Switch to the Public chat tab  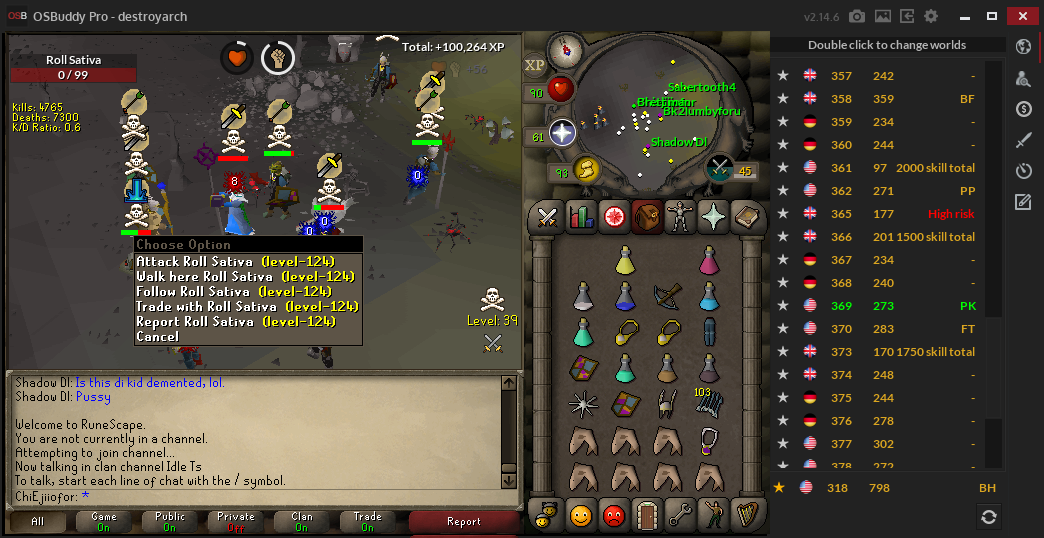169,521
